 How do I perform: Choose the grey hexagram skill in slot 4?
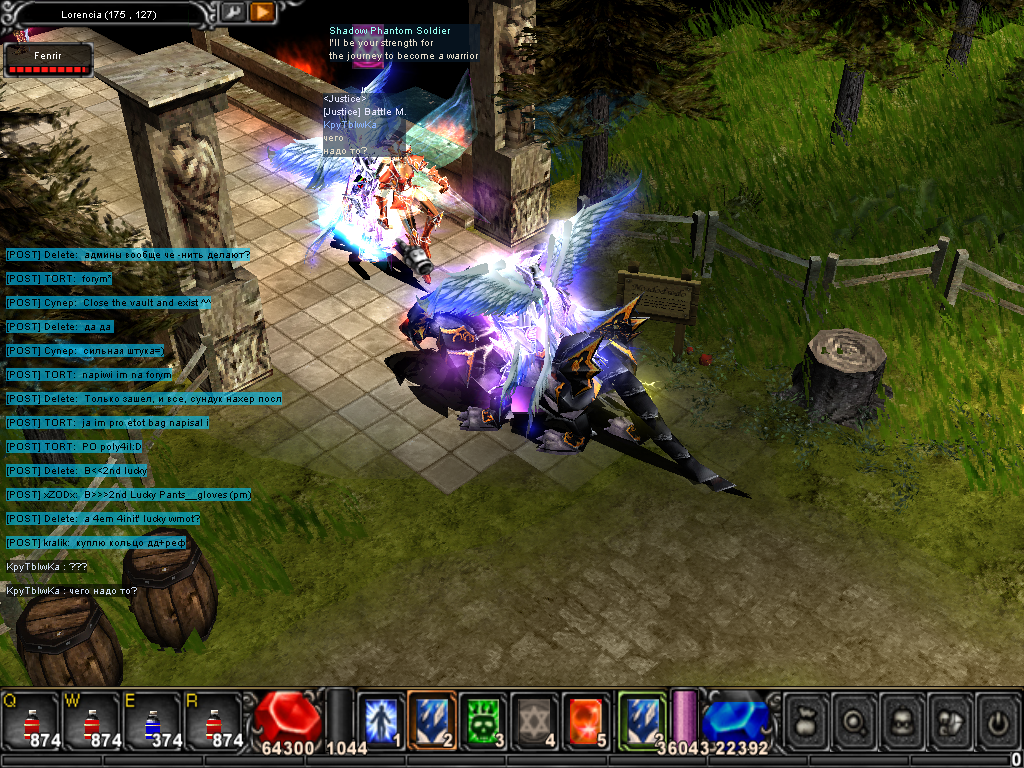click(535, 720)
